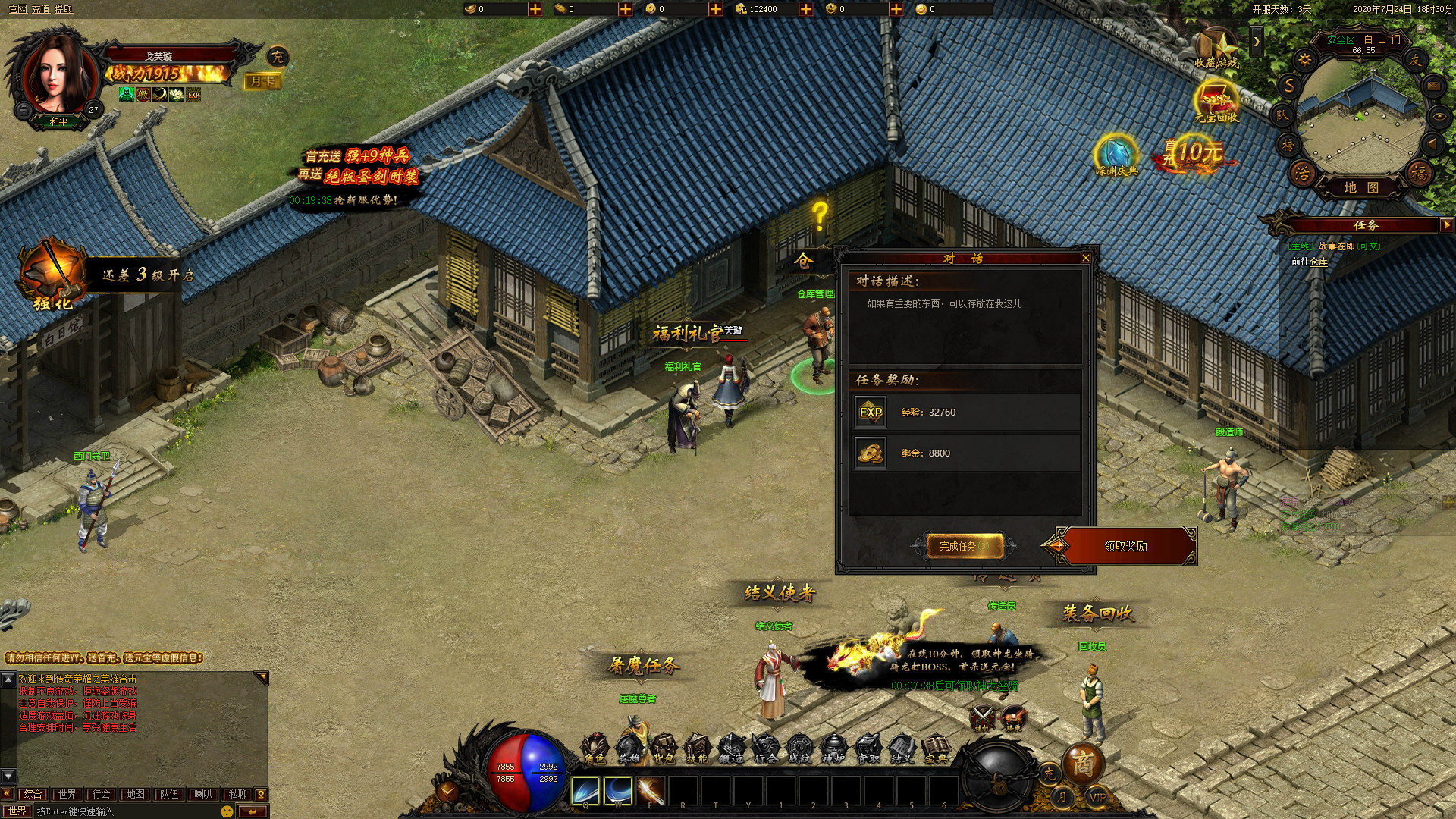Open the 技能 skills menu

[696, 748]
